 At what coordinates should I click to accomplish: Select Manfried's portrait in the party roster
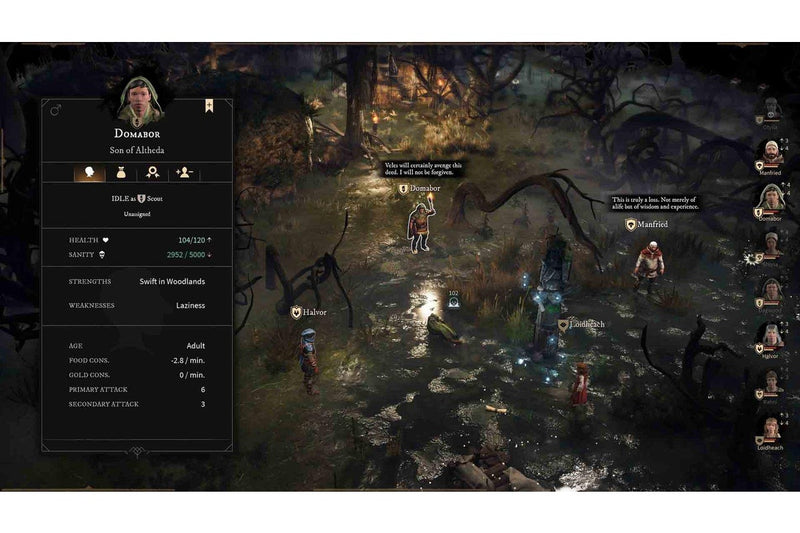click(770, 153)
